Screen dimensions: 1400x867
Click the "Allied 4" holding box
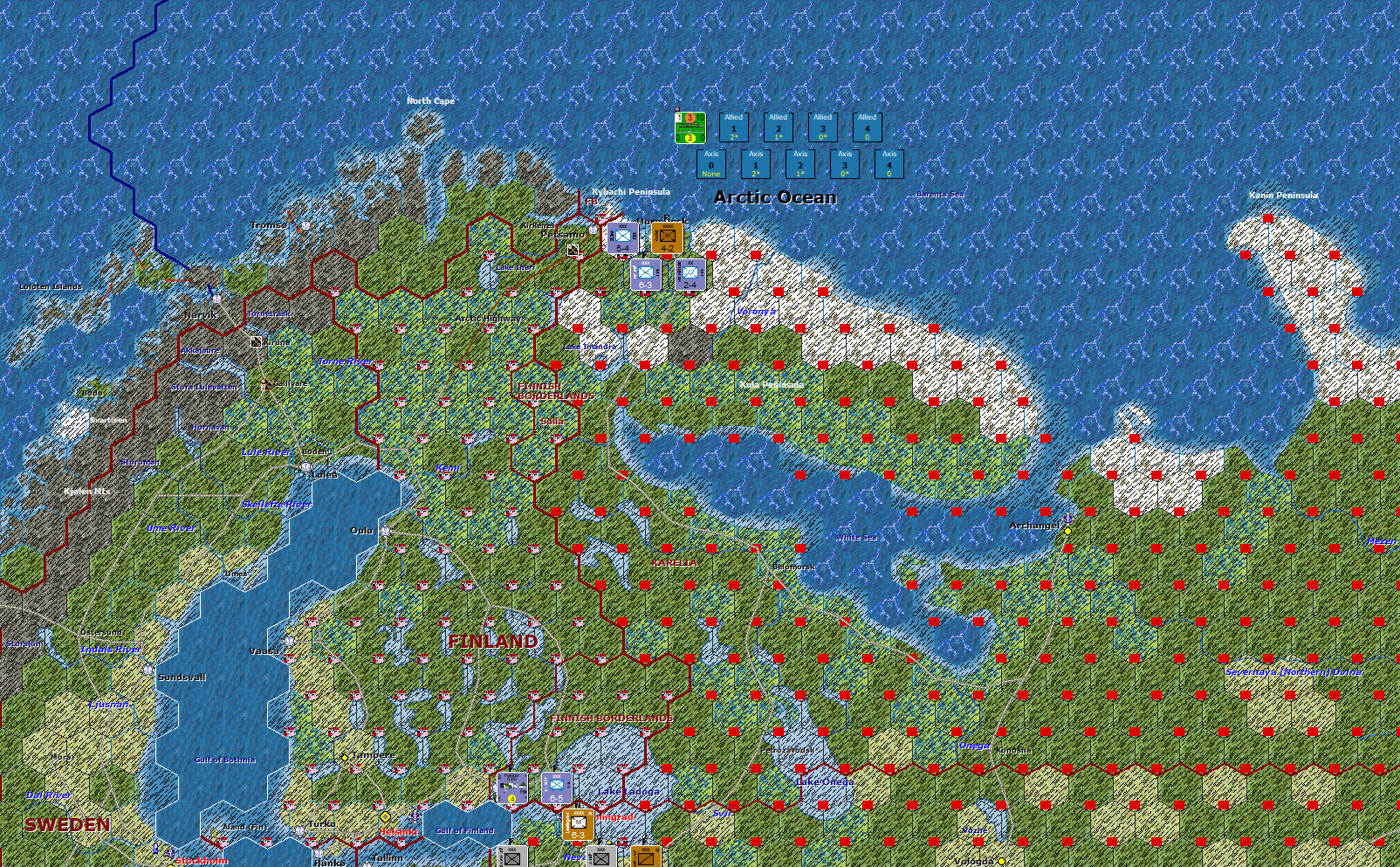(x=866, y=127)
